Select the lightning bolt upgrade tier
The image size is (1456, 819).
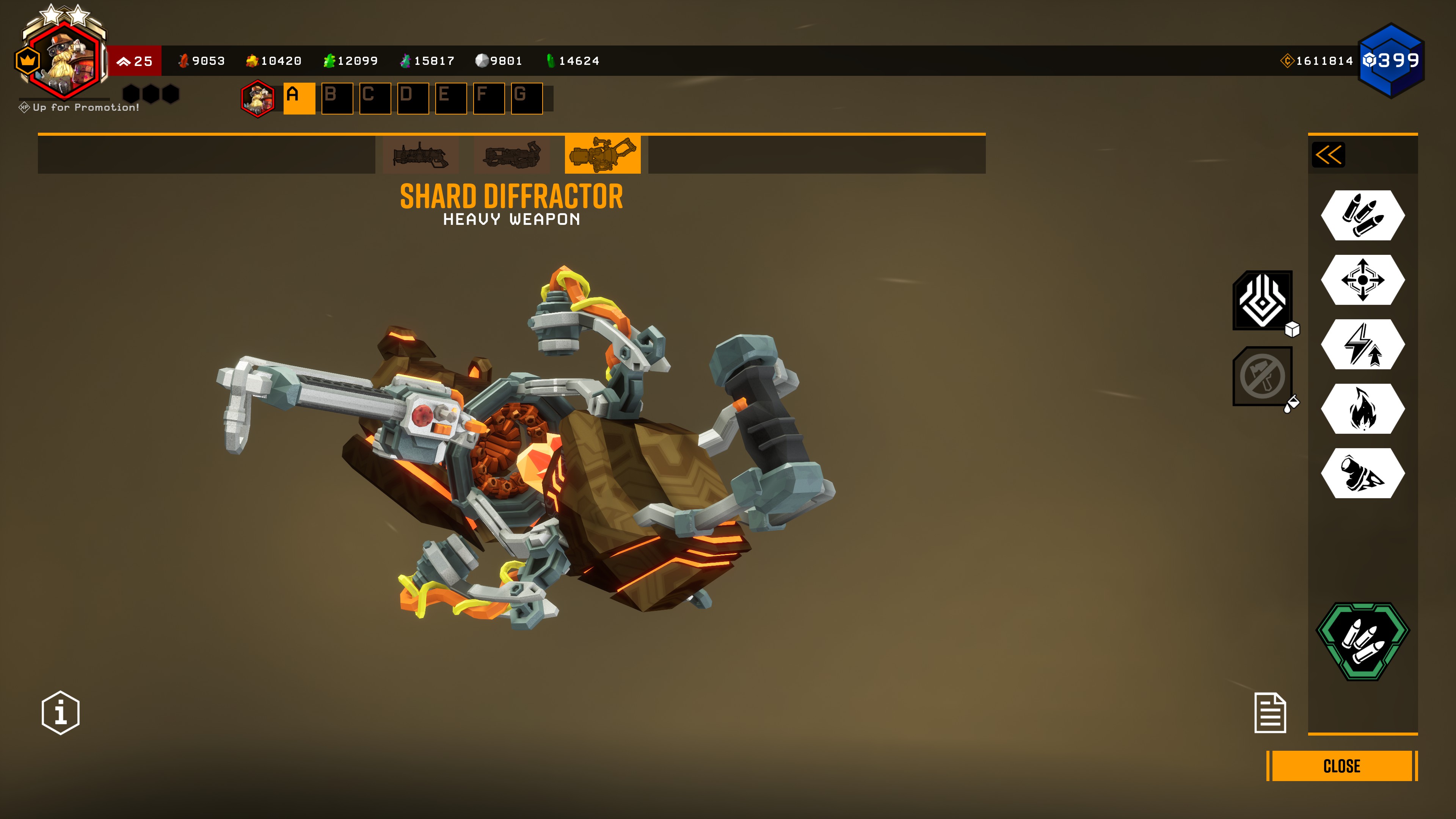pyautogui.click(x=1363, y=344)
